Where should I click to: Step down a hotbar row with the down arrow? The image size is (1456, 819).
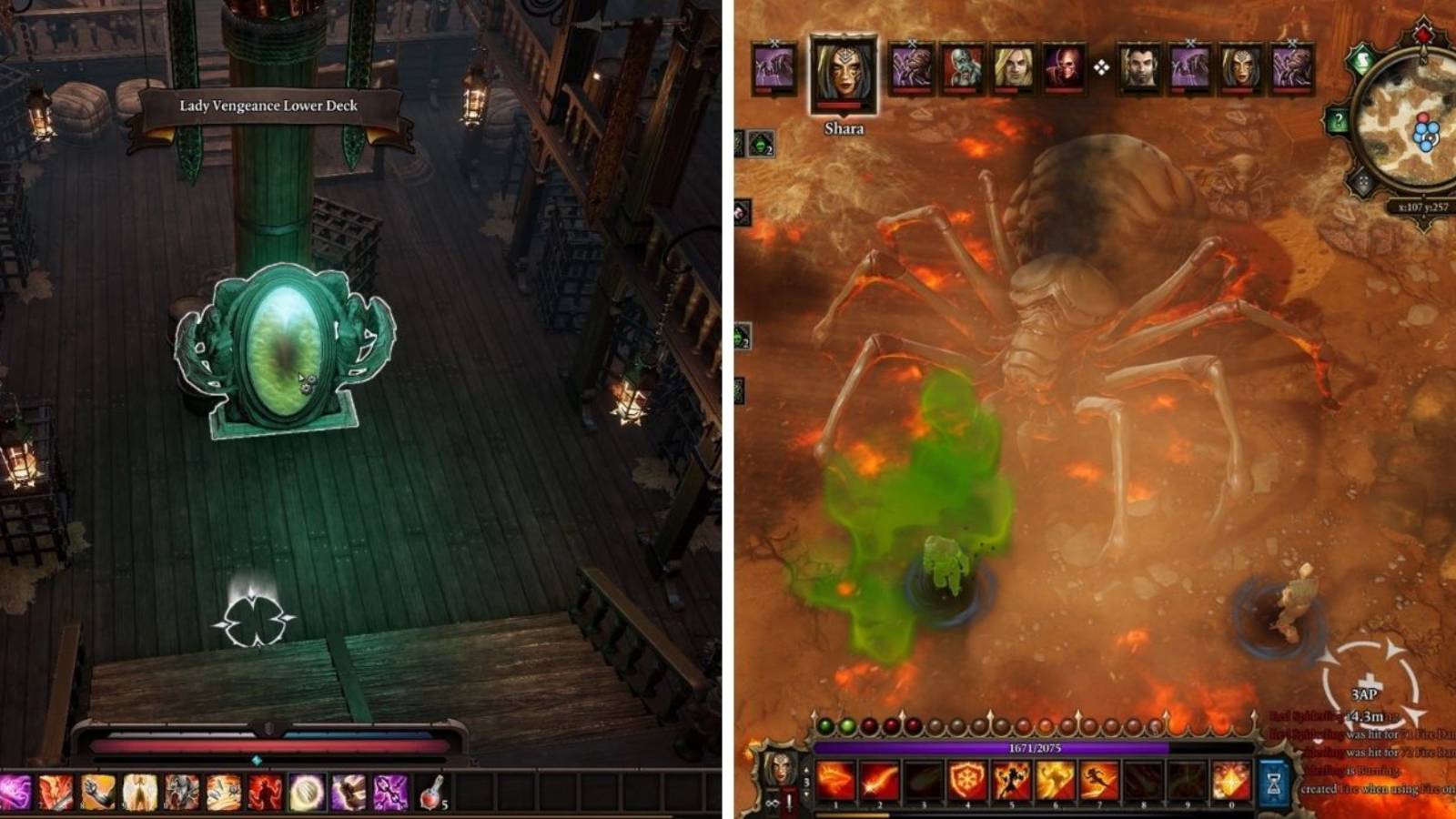pyautogui.click(x=805, y=794)
